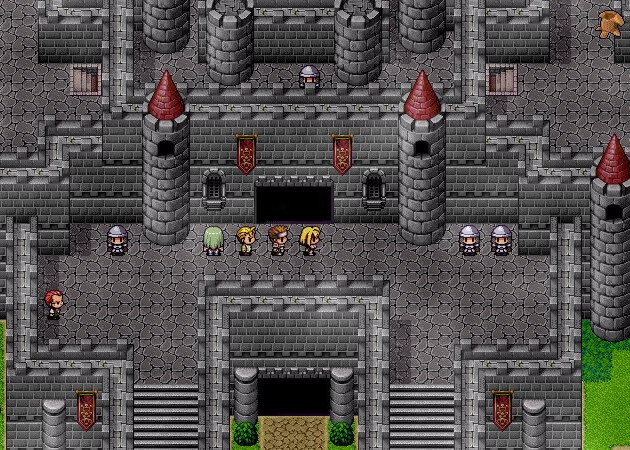Click the orange armor icon
The width and height of the screenshot is (630, 450).
[608, 23]
